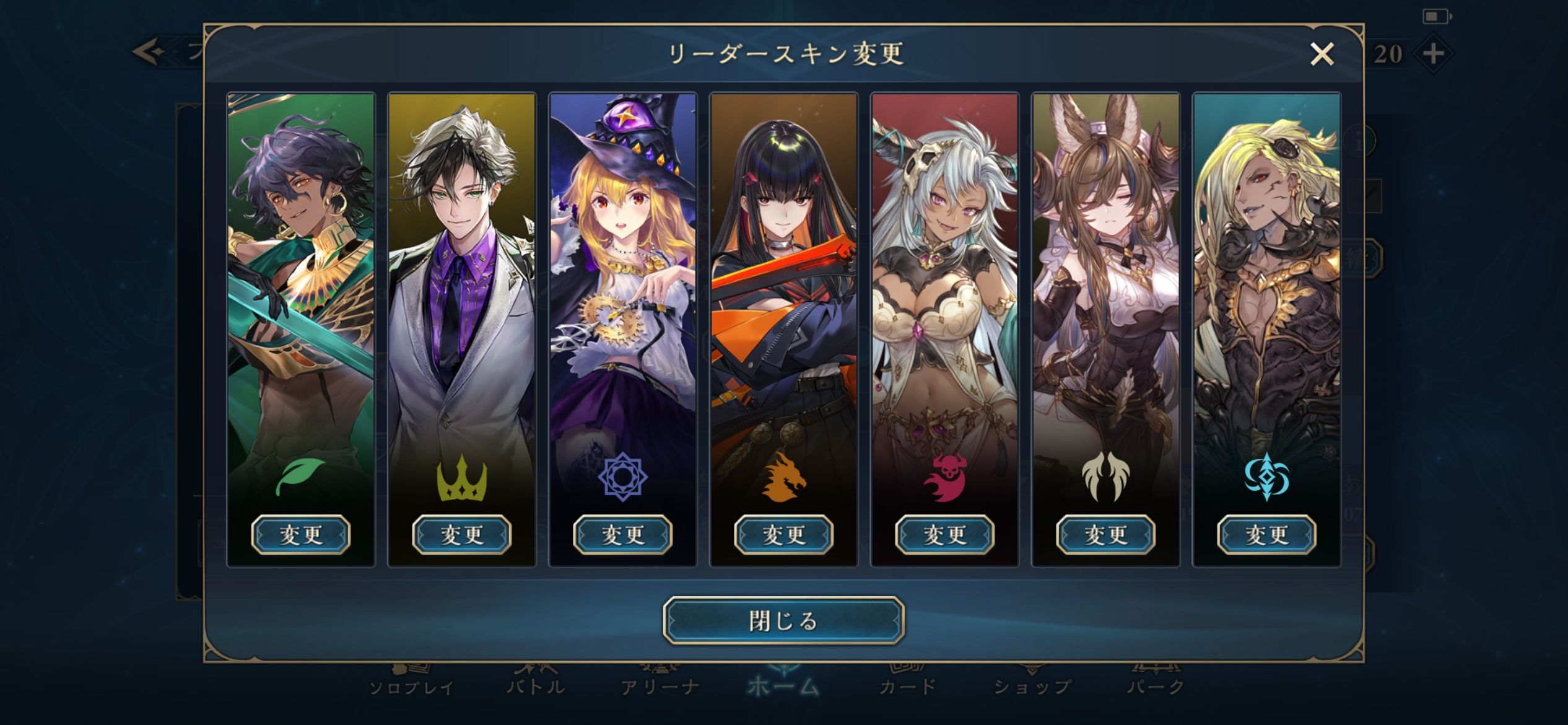Viewport: 1568px width, 725px height.
Task: Close the leader skin dialog with X
Action: point(1322,55)
